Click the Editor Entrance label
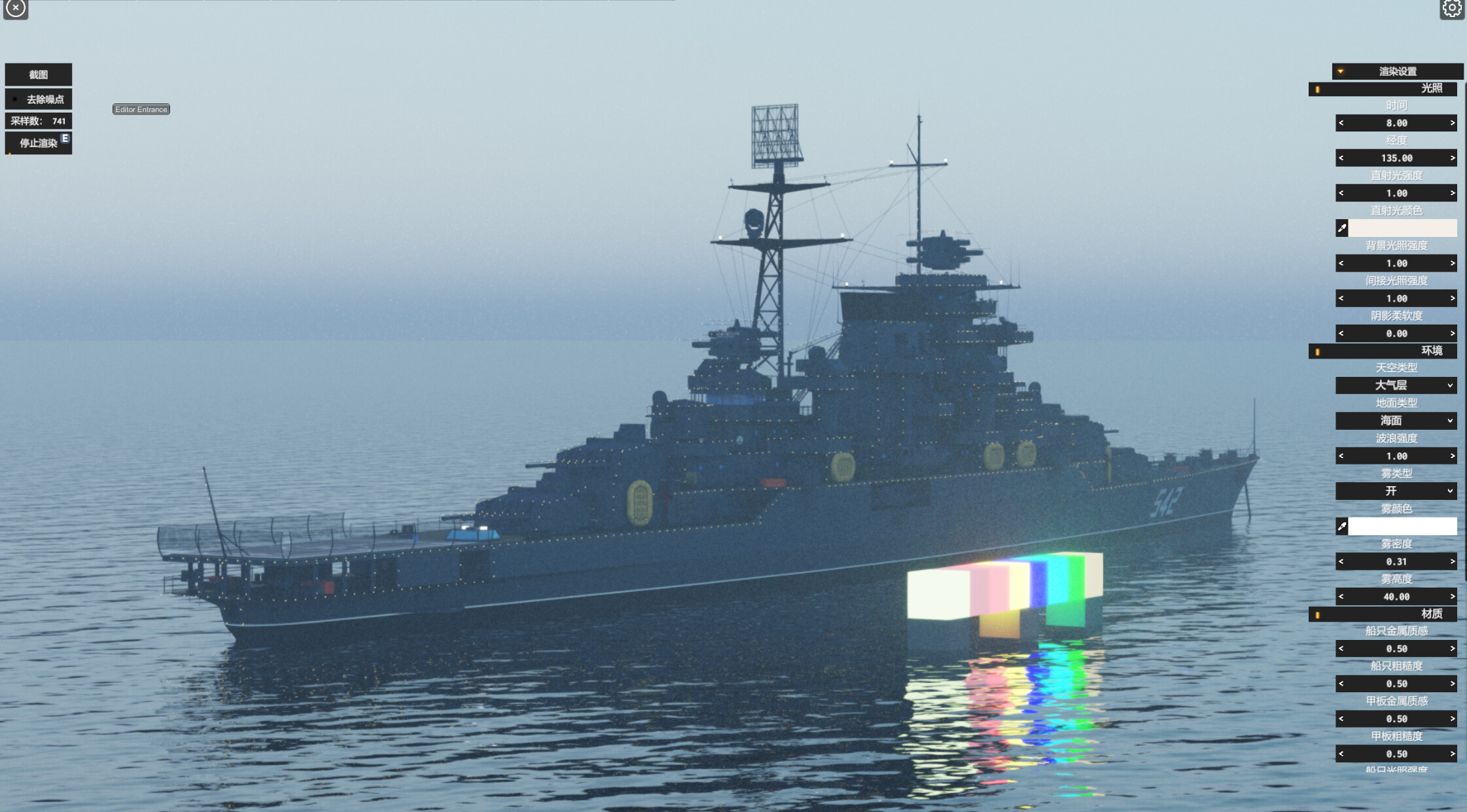The width and height of the screenshot is (1467, 812). [141, 109]
